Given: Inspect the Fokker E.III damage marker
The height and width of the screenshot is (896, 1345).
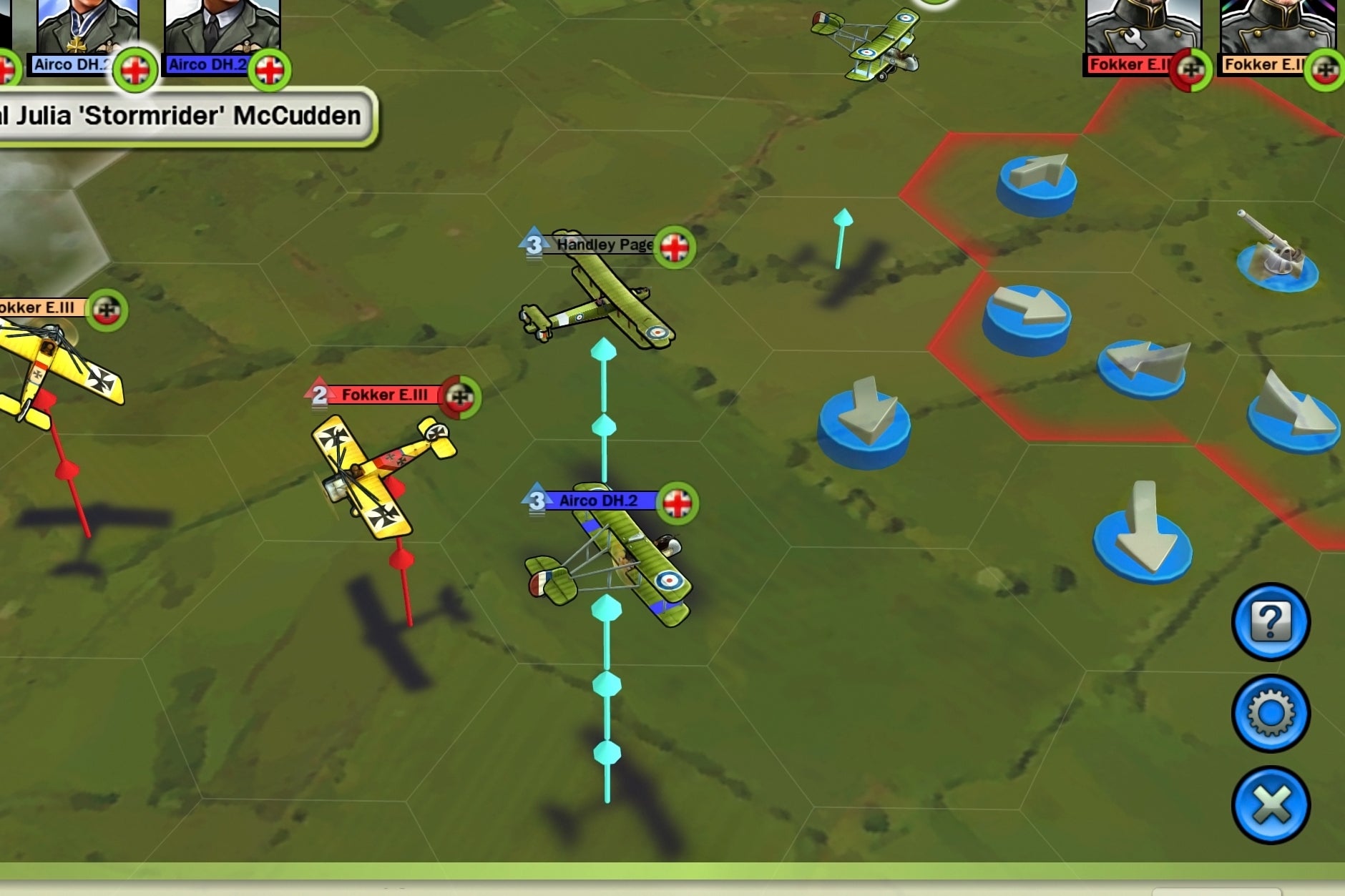Looking at the screenshot, I should pos(461,395).
